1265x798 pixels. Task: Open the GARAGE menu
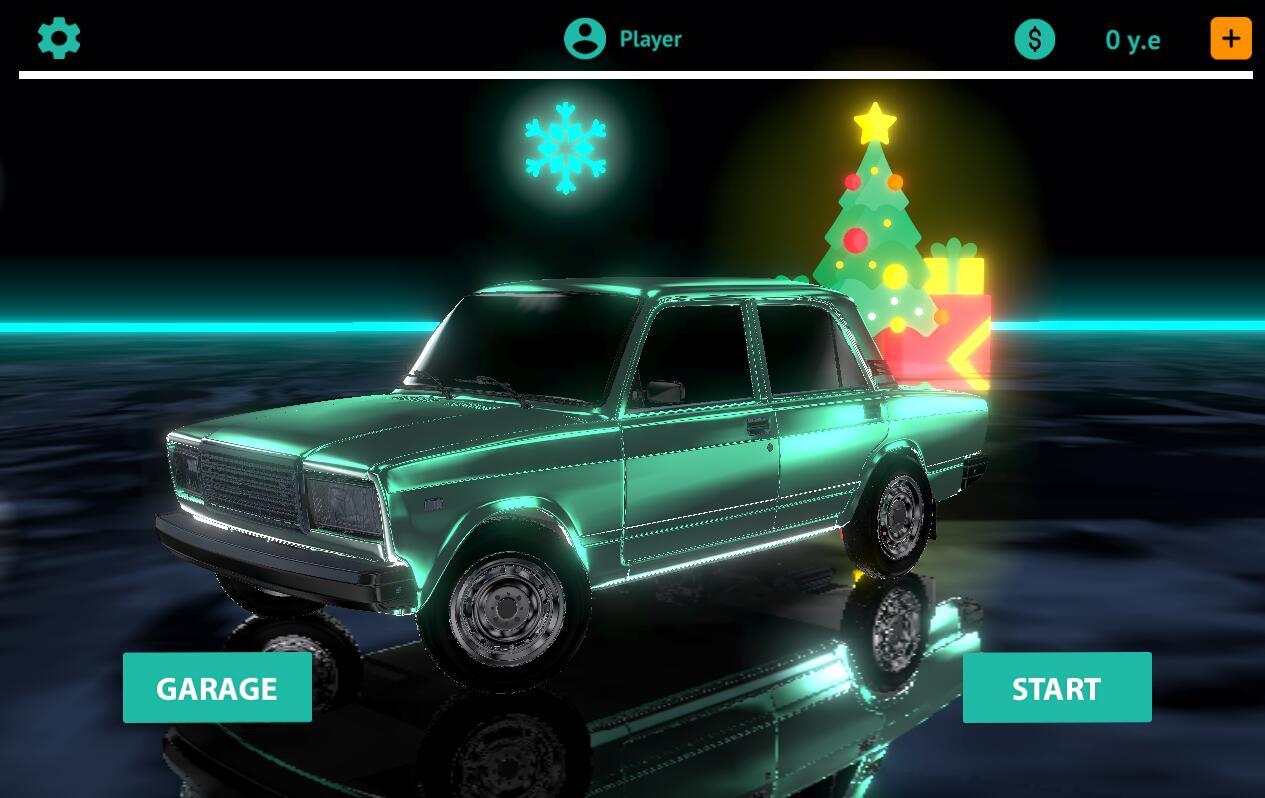click(217, 688)
